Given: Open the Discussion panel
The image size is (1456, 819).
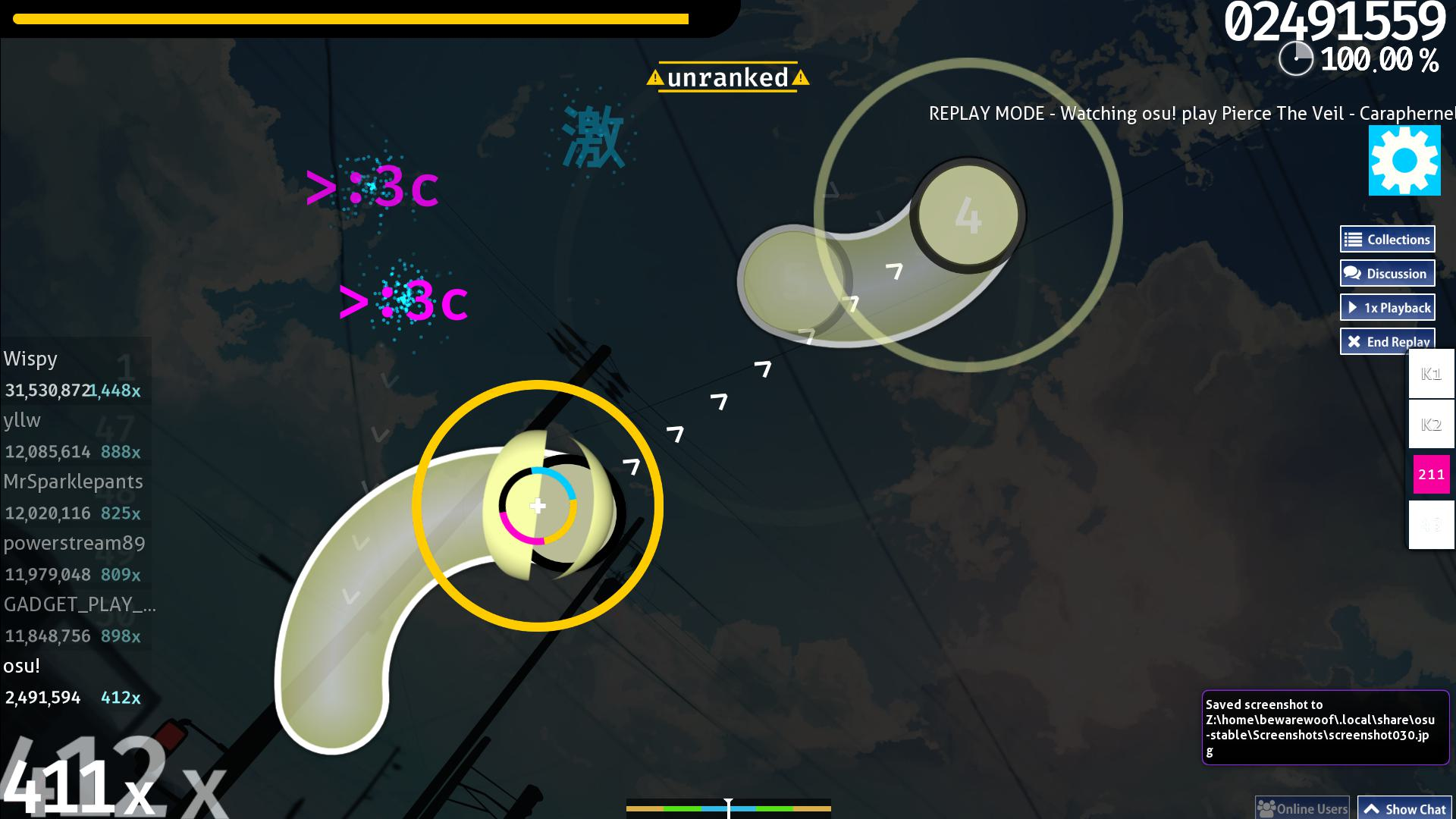Looking at the screenshot, I should tap(1387, 273).
